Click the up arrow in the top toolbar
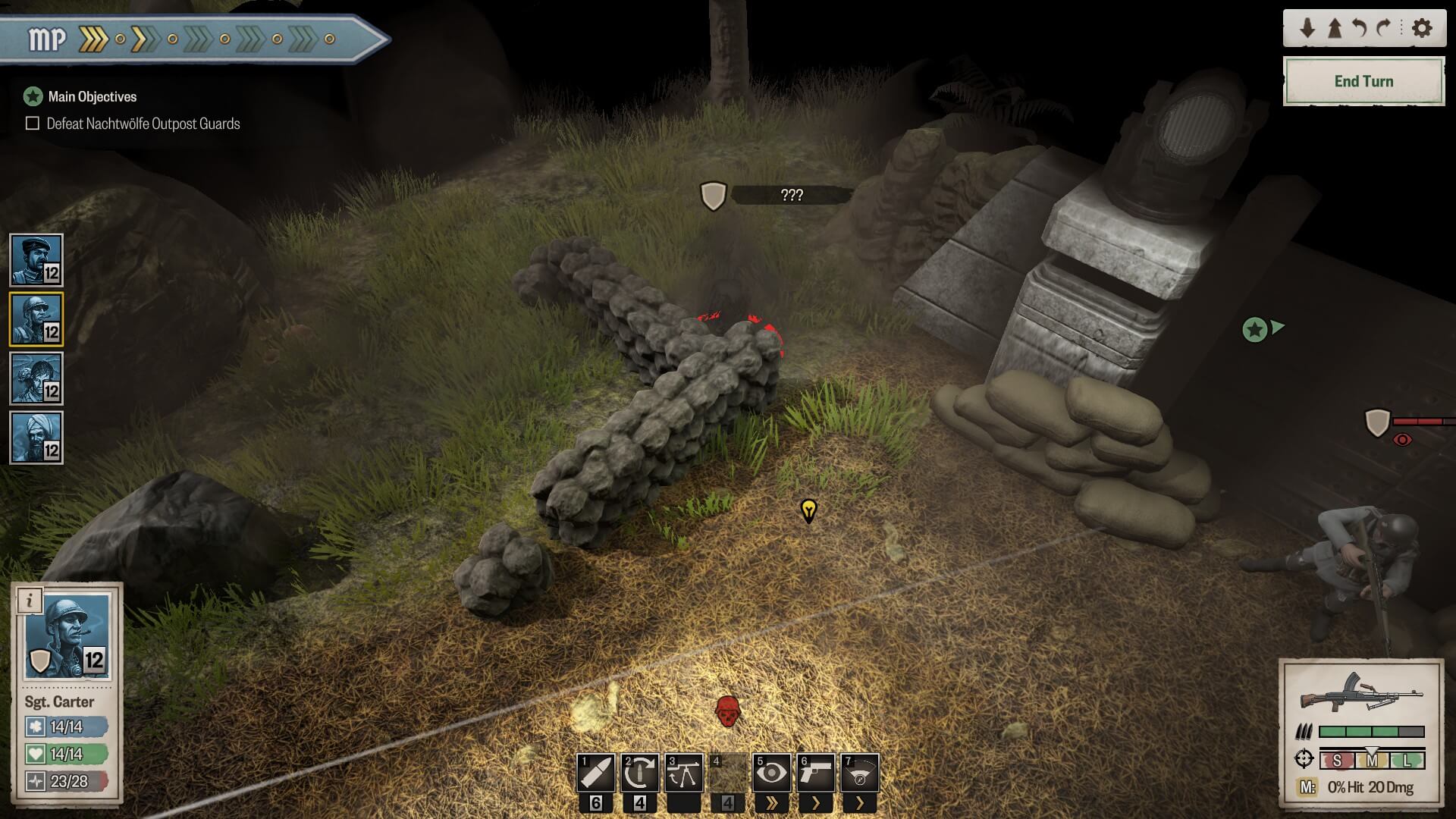The width and height of the screenshot is (1456, 819). 1334,29
